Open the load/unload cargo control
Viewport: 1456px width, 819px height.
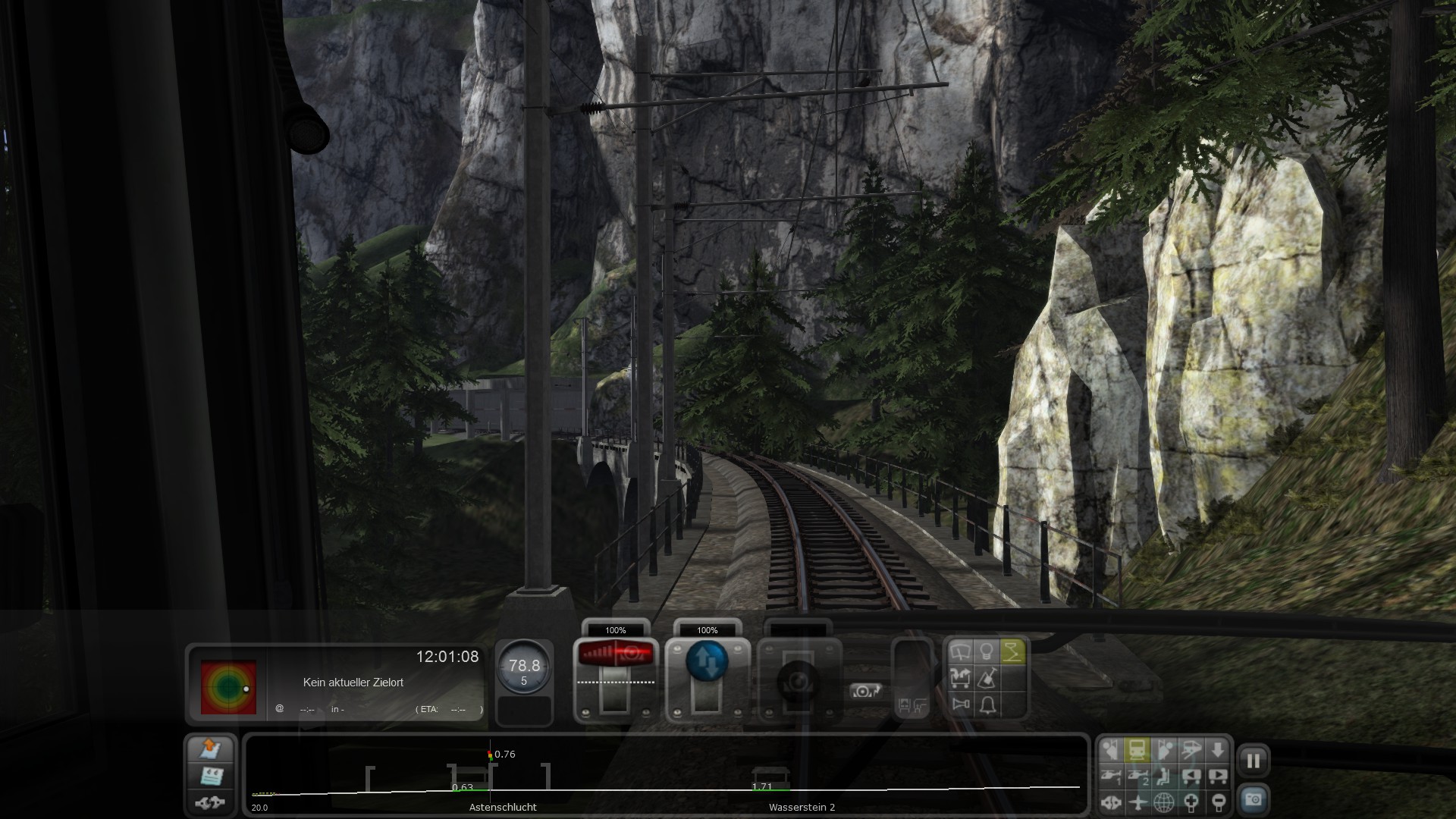tap(960, 678)
